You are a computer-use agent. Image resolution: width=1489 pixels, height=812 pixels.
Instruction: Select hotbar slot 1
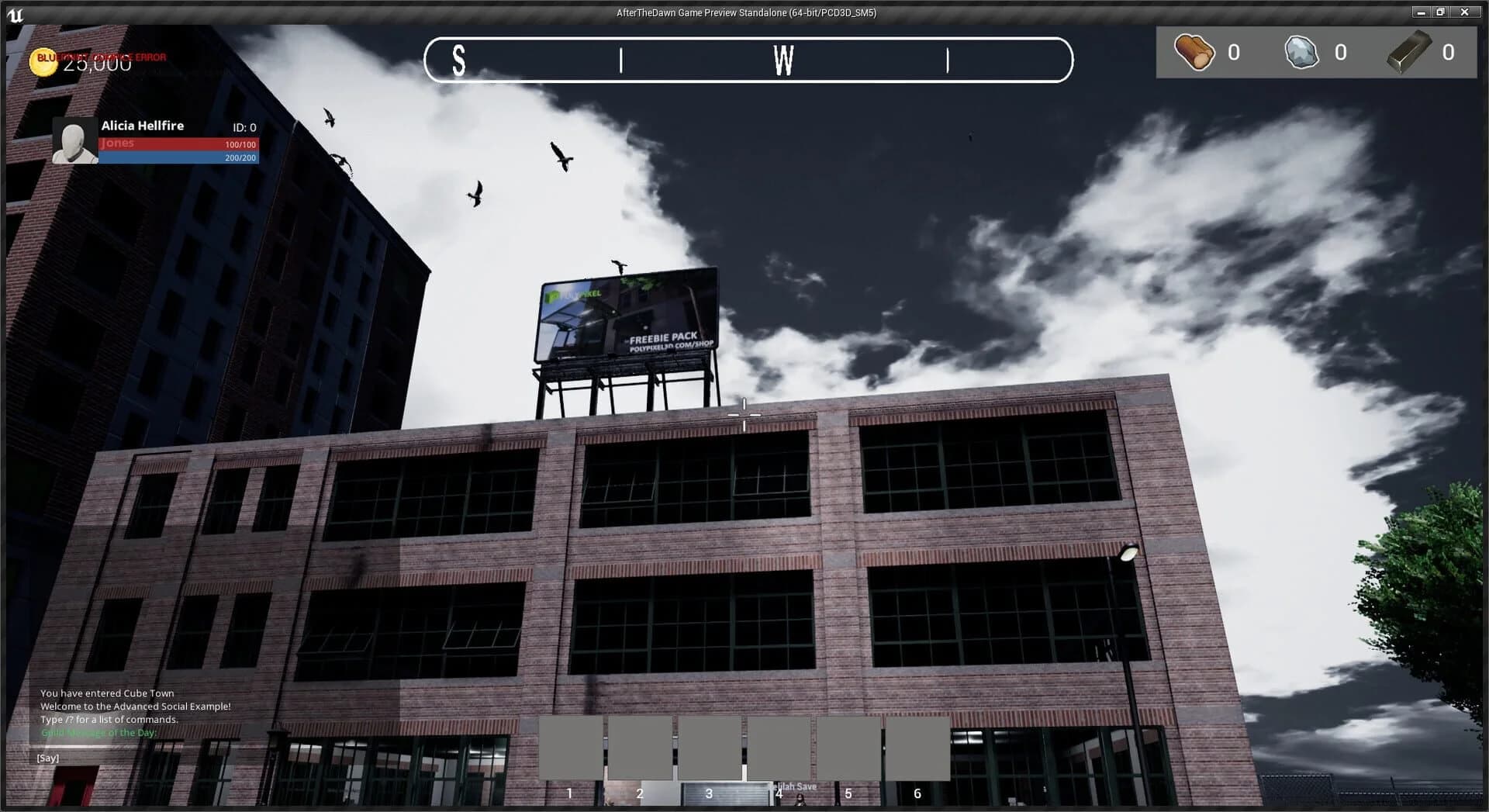click(570, 749)
